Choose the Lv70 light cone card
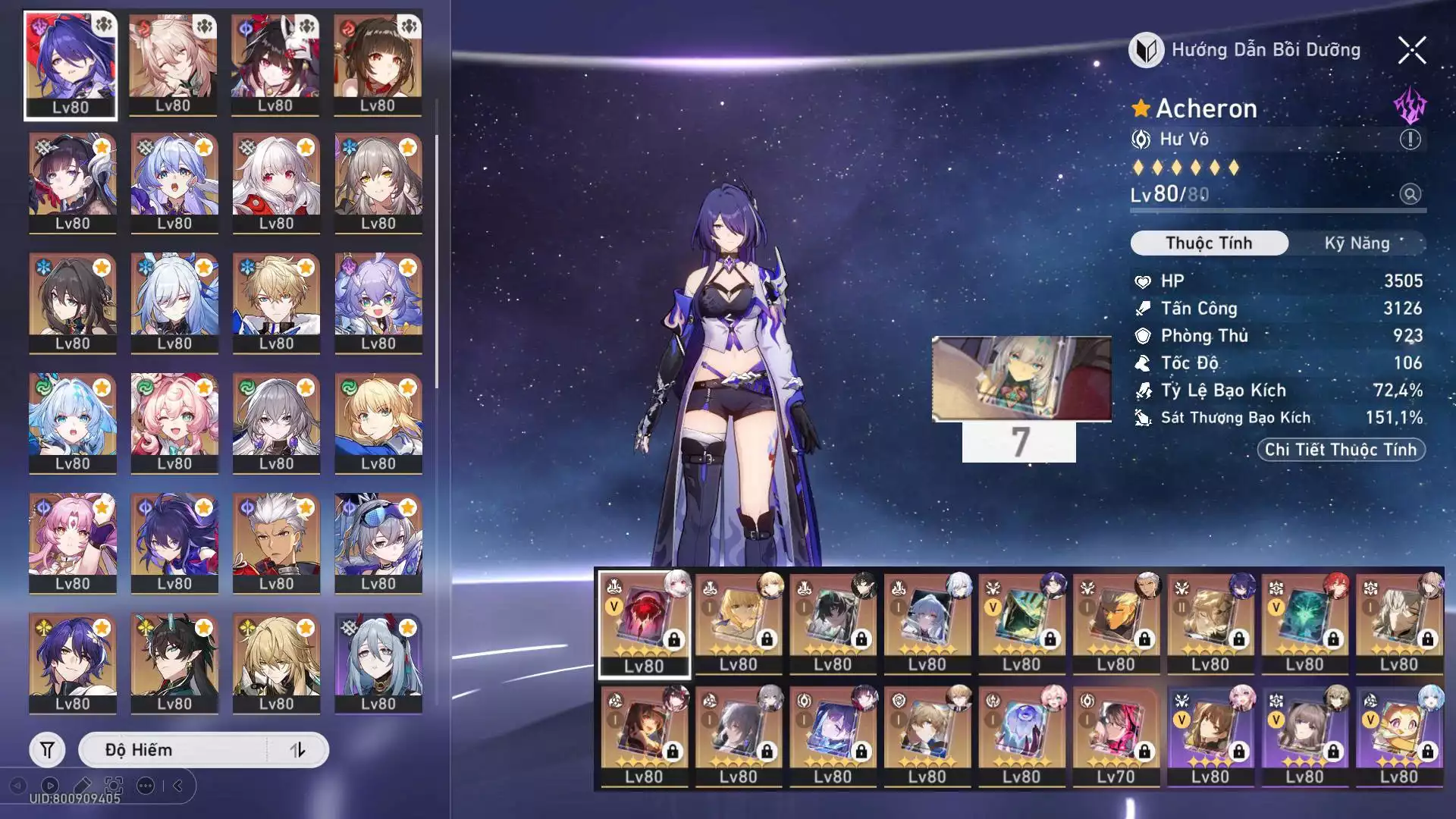 (1116, 734)
